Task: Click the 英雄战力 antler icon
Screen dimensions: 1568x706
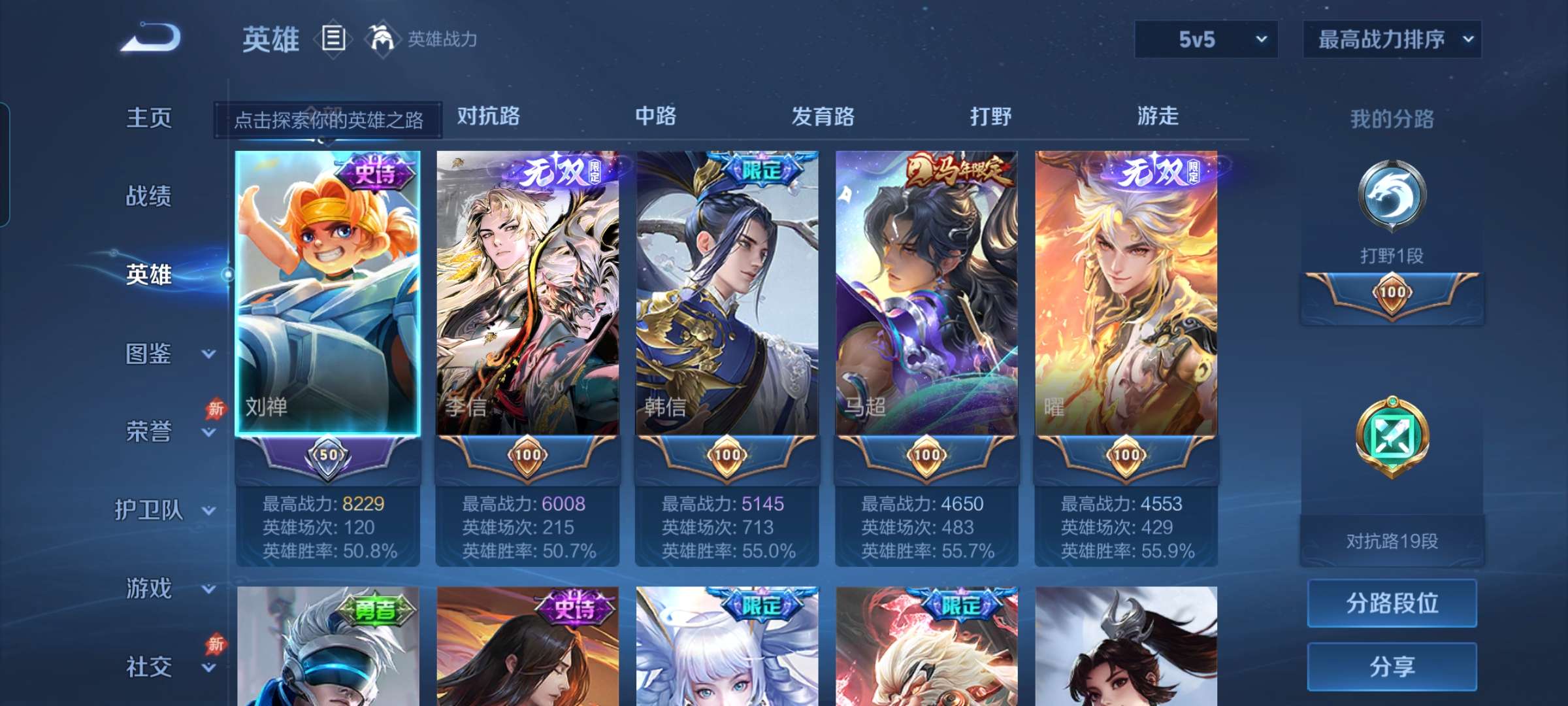Action: [383, 39]
